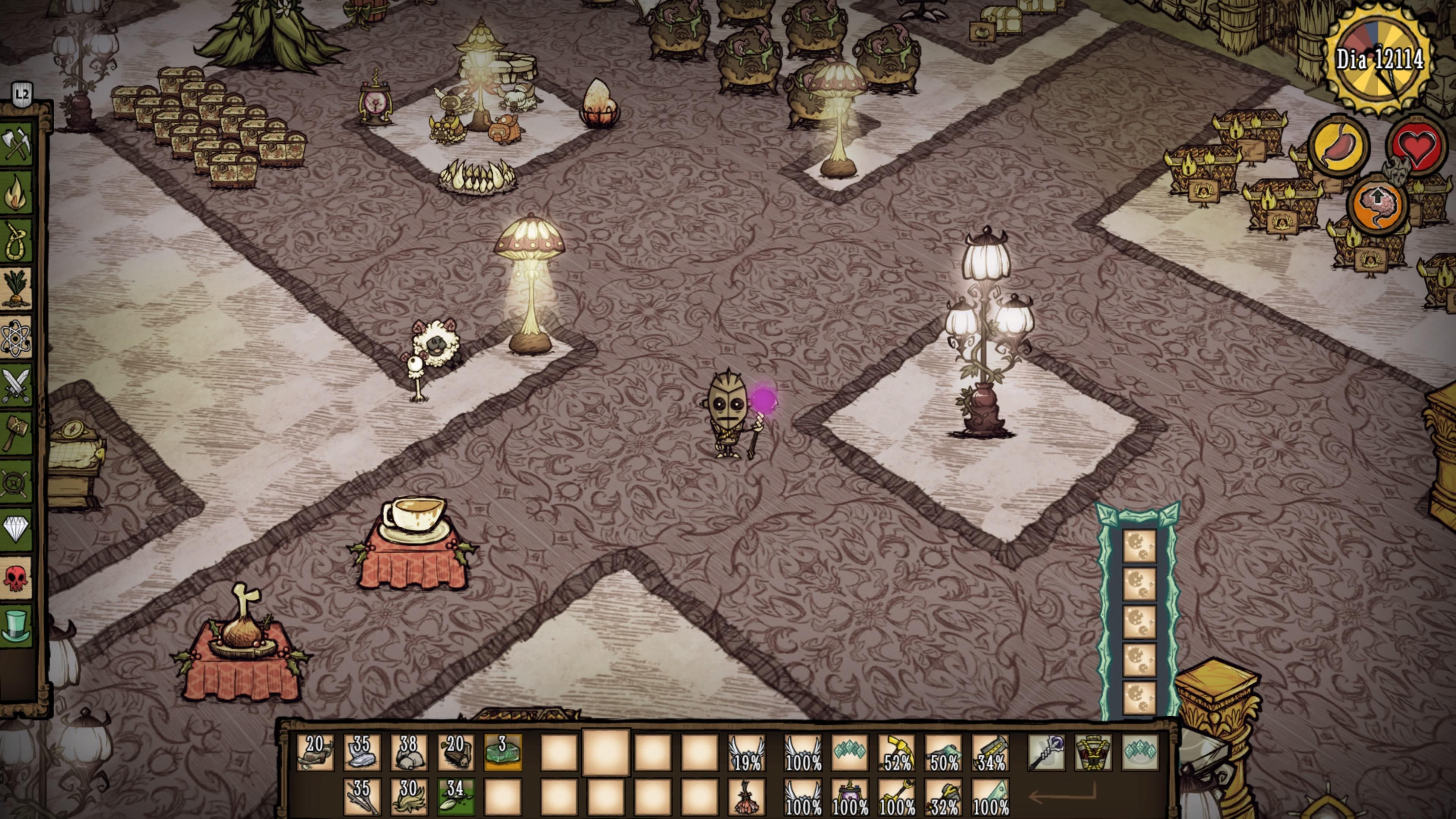Click the equipped body armor slot
Viewport: 1456px width, 819px height.
(x=1093, y=753)
